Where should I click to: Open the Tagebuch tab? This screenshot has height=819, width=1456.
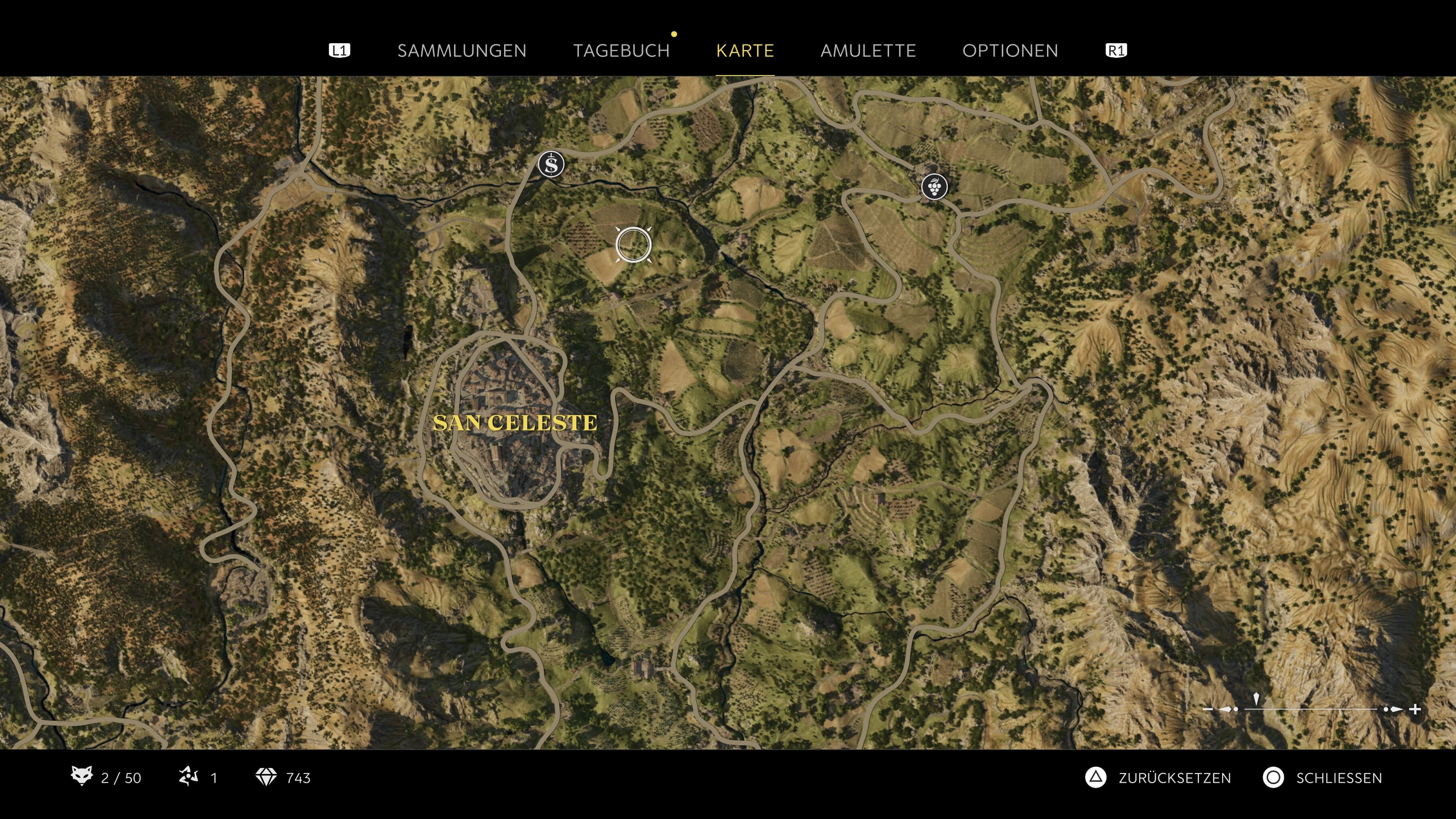coord(622,51)
